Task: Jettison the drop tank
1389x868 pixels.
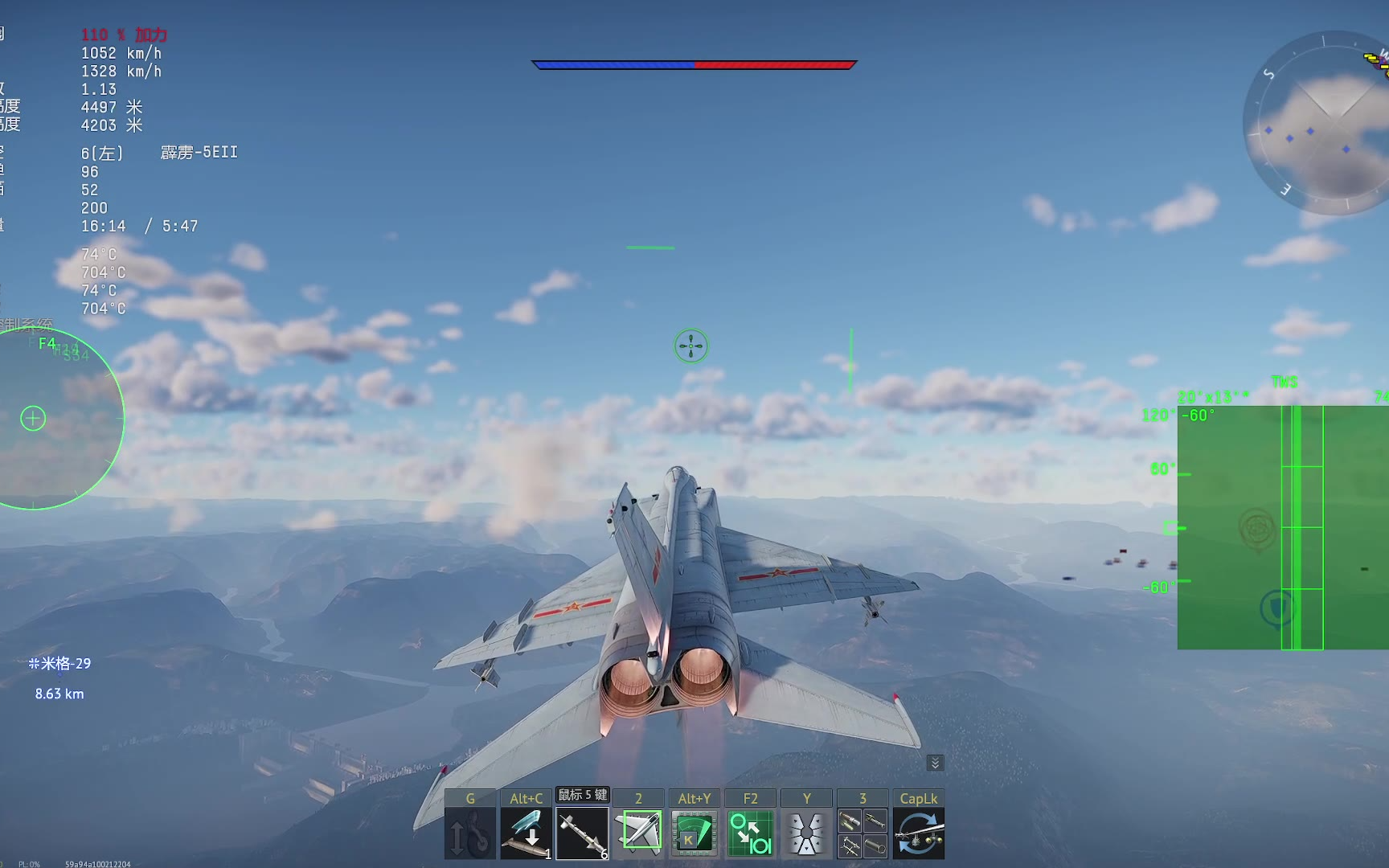Action: point(526,833)
